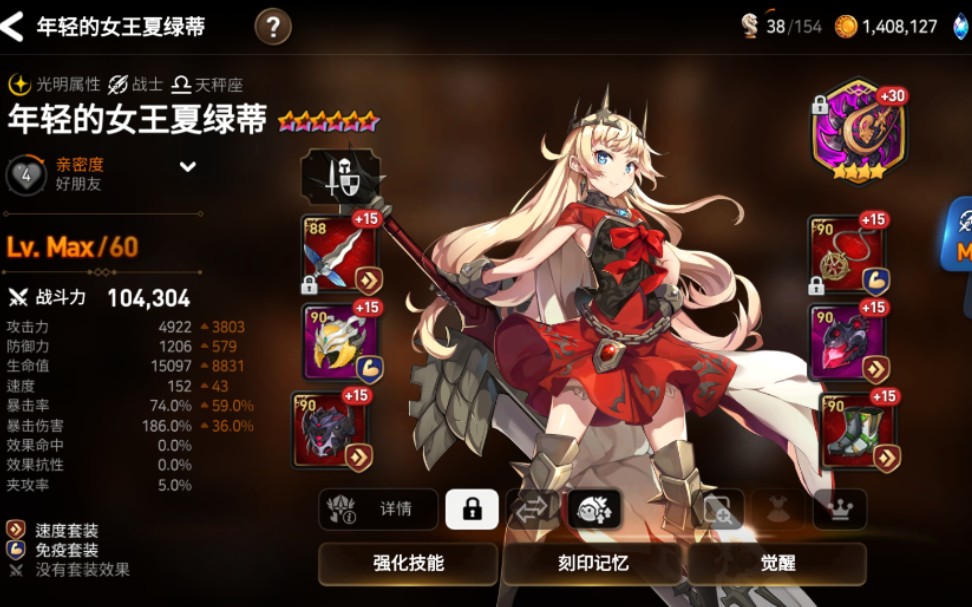The width and height of the screenshot is (972, 607).
Task: Select the green boots equipment slot
Action: click(856, 430)
